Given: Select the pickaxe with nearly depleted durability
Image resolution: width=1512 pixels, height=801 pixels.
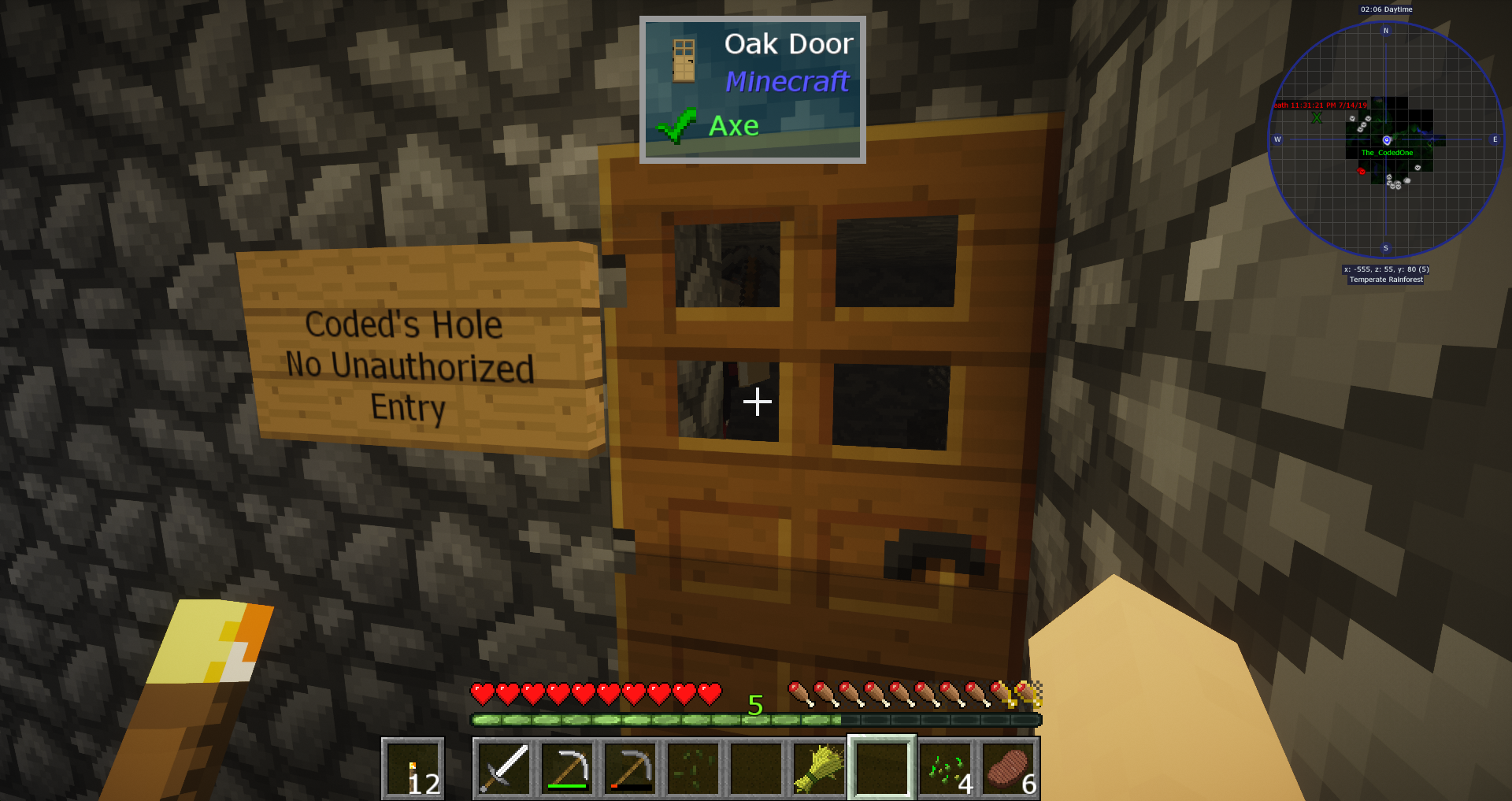Looking at the screenshot, I should [x=630, y=768].
